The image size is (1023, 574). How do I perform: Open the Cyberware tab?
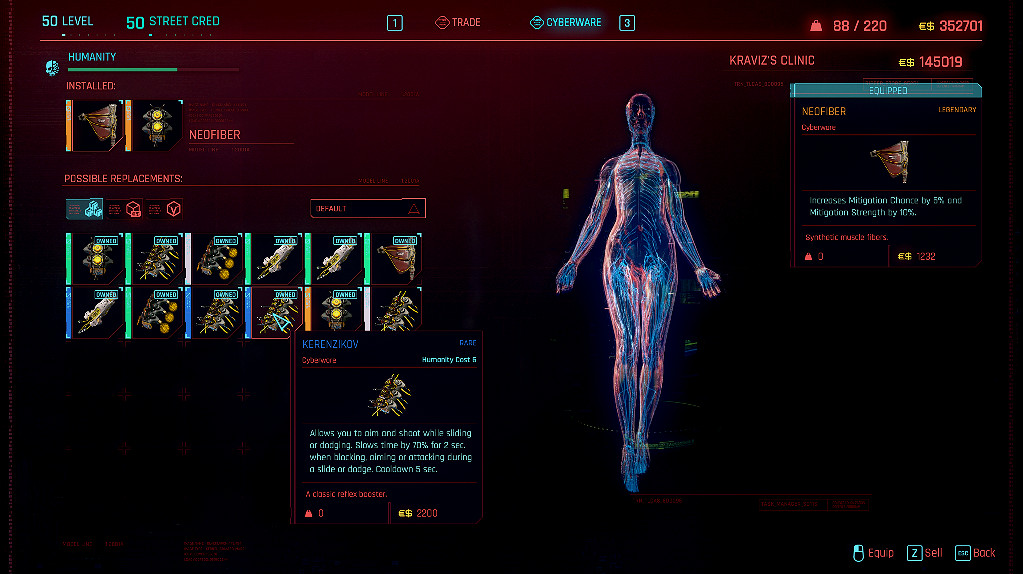[566, 22]
